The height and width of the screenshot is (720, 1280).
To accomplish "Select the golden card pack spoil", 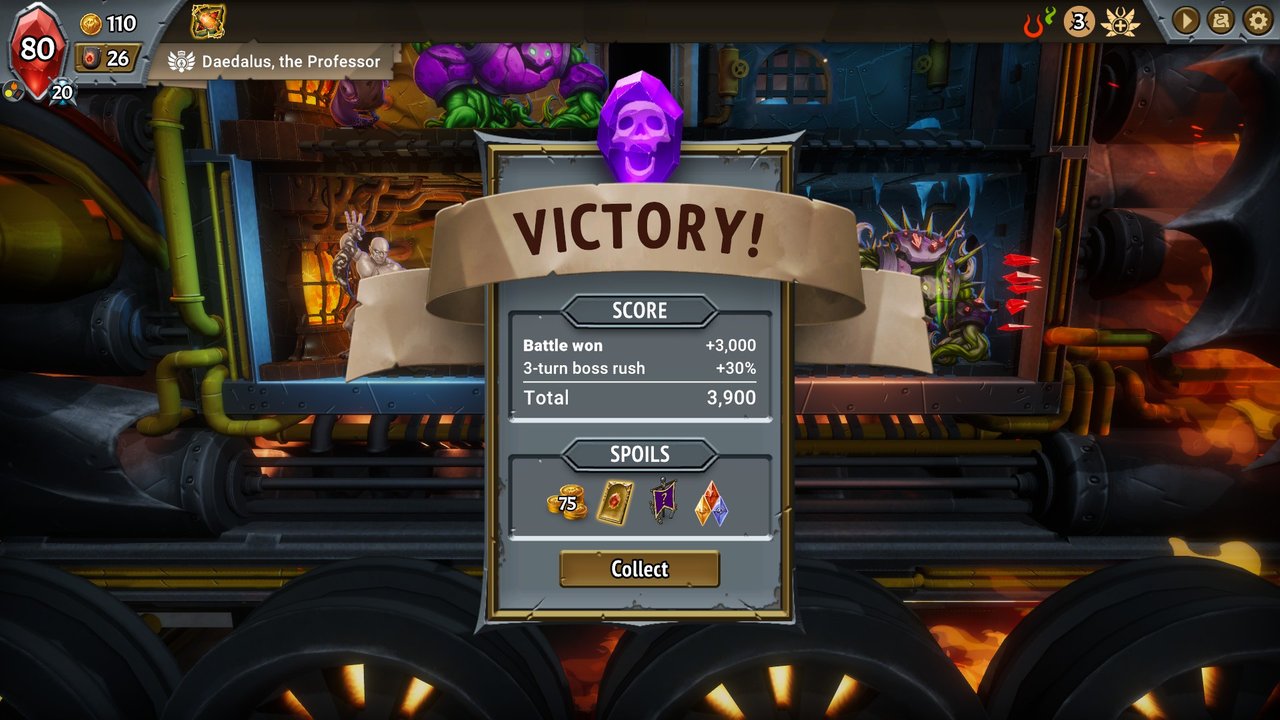I will [615, 503].
